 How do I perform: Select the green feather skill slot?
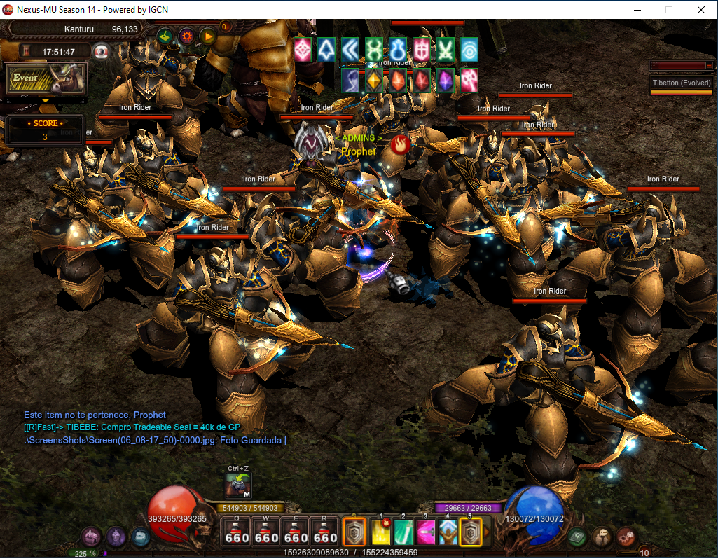403,531
